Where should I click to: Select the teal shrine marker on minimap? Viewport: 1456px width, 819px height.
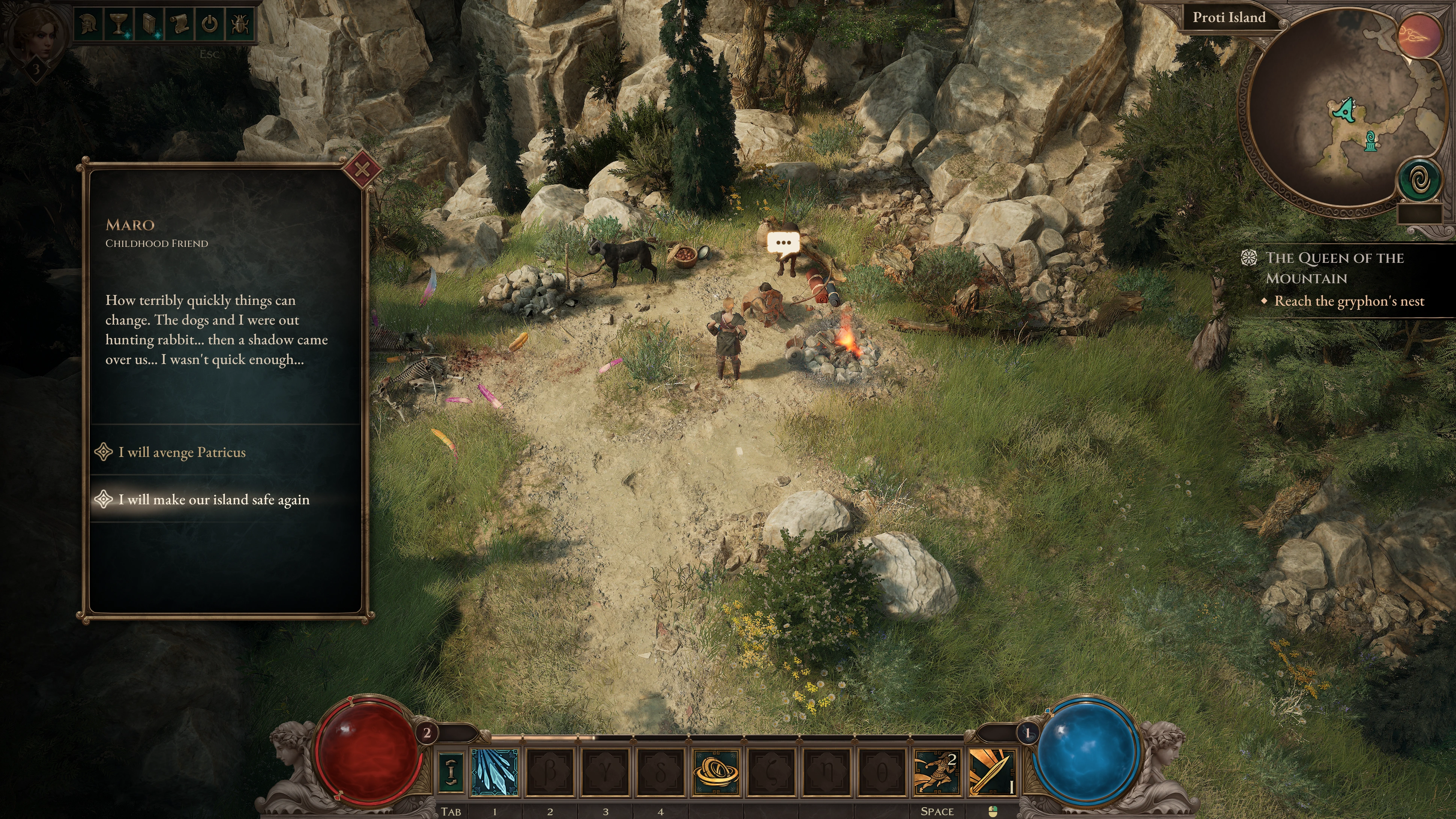1370,141
